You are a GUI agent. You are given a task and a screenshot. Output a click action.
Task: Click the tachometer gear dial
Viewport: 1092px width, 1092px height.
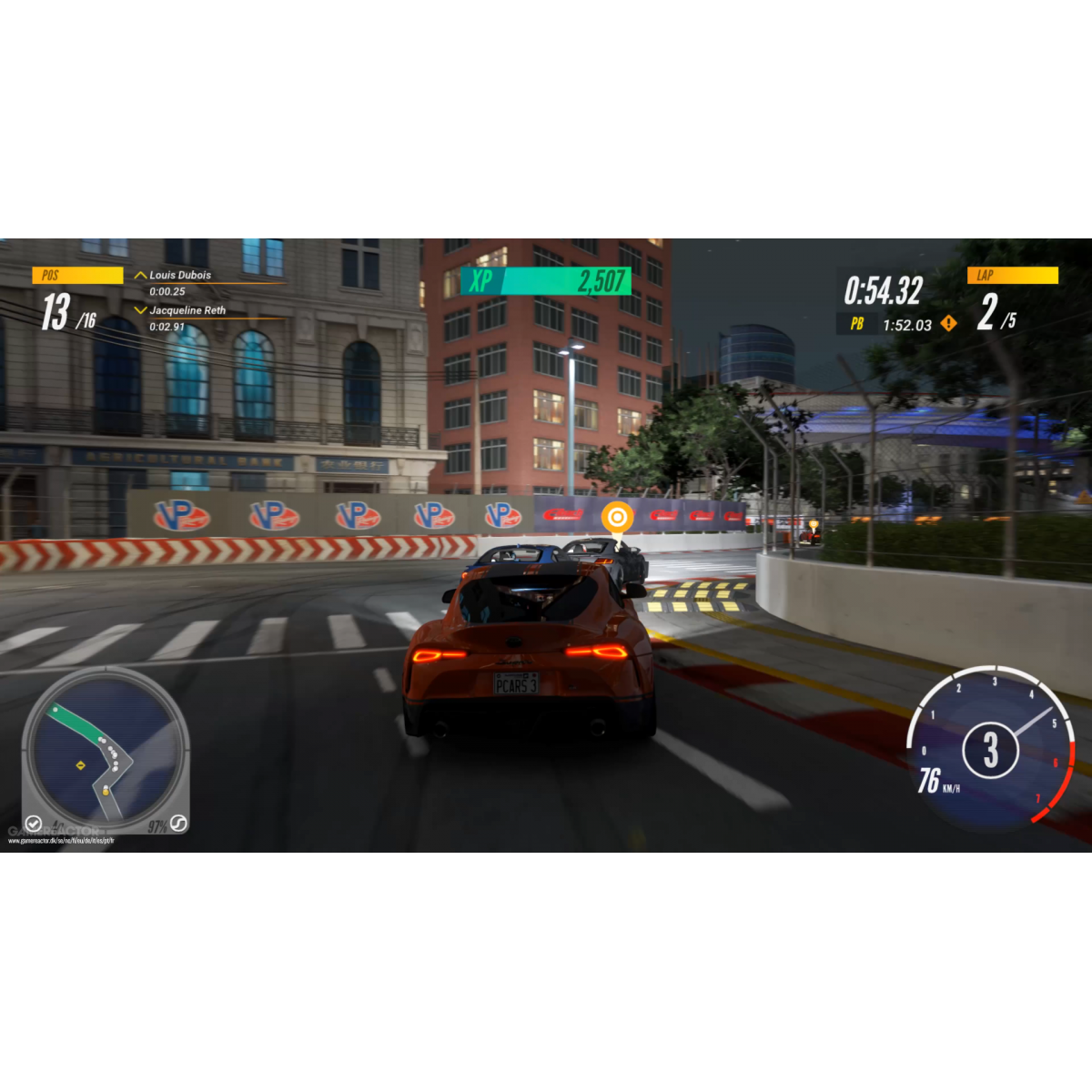pyautogui.click(x=990, y=750)
